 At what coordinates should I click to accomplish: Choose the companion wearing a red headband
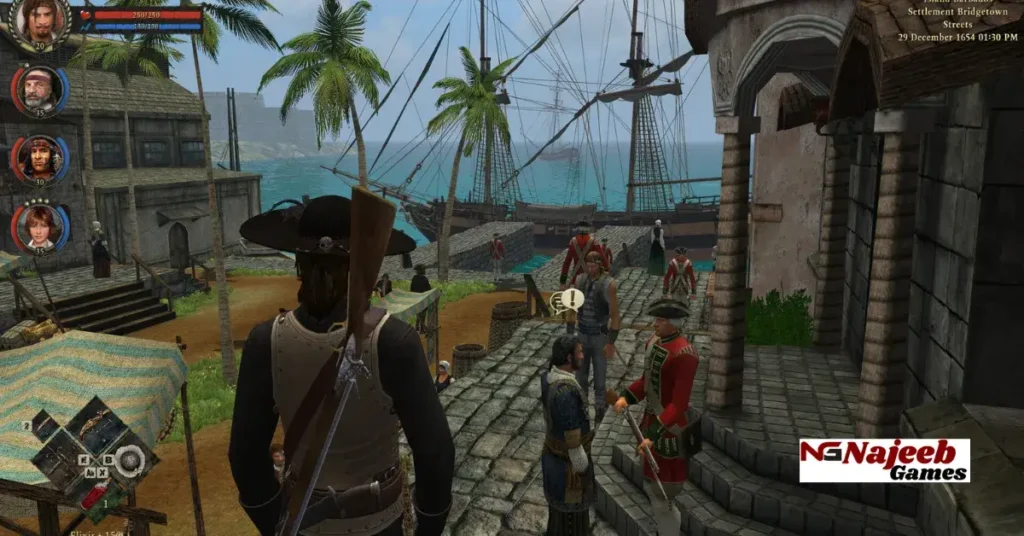coord(39,158)
